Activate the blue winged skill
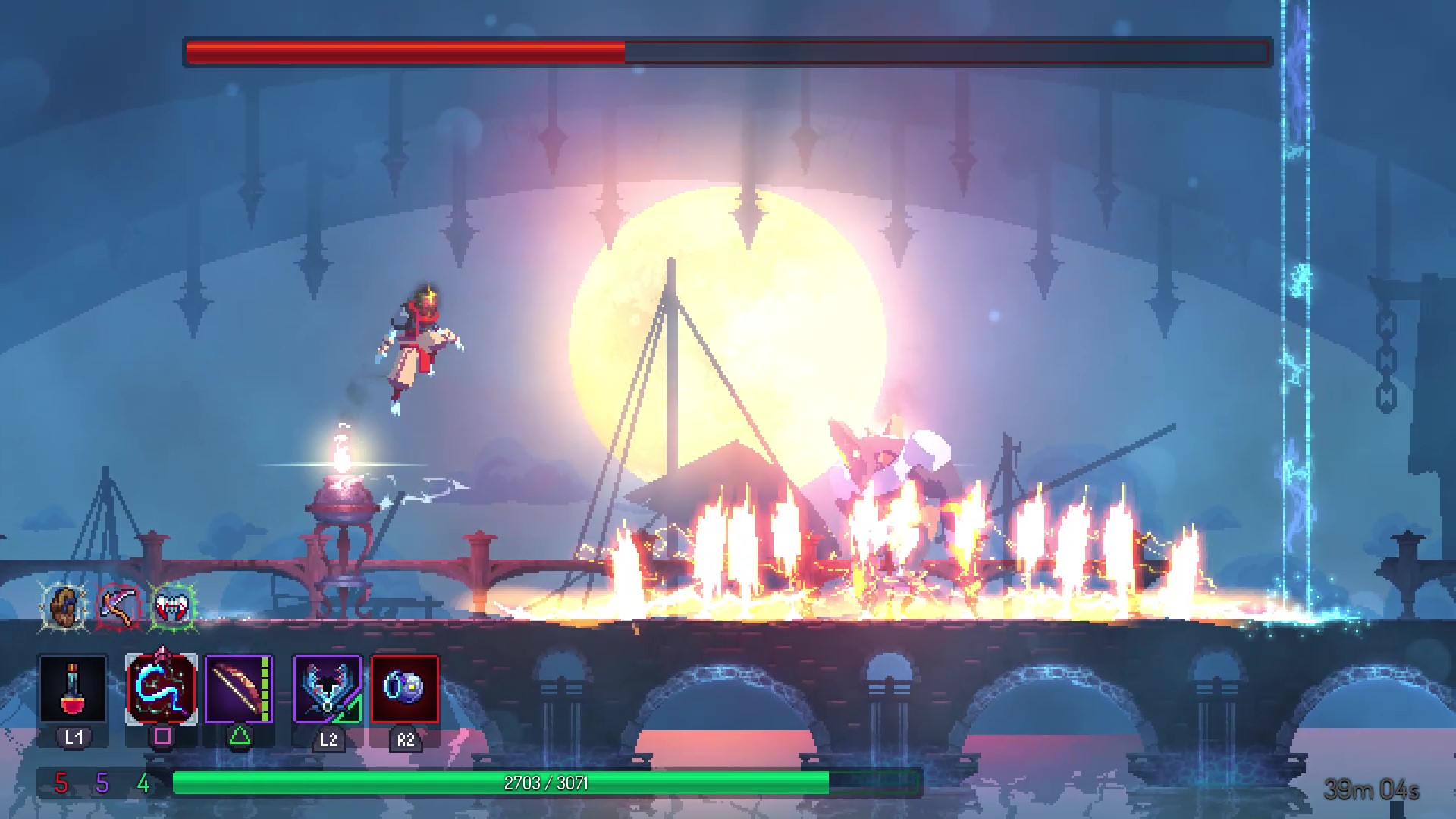Screen dimensions: 1456x819 (328, 689)
